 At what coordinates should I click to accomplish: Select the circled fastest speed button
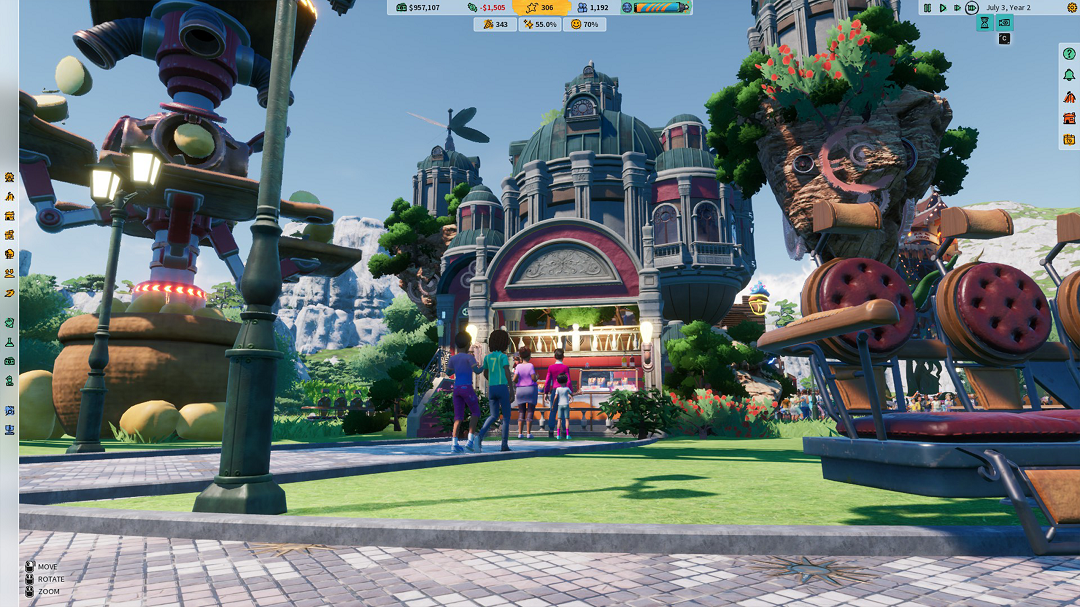tap(972, 8)
